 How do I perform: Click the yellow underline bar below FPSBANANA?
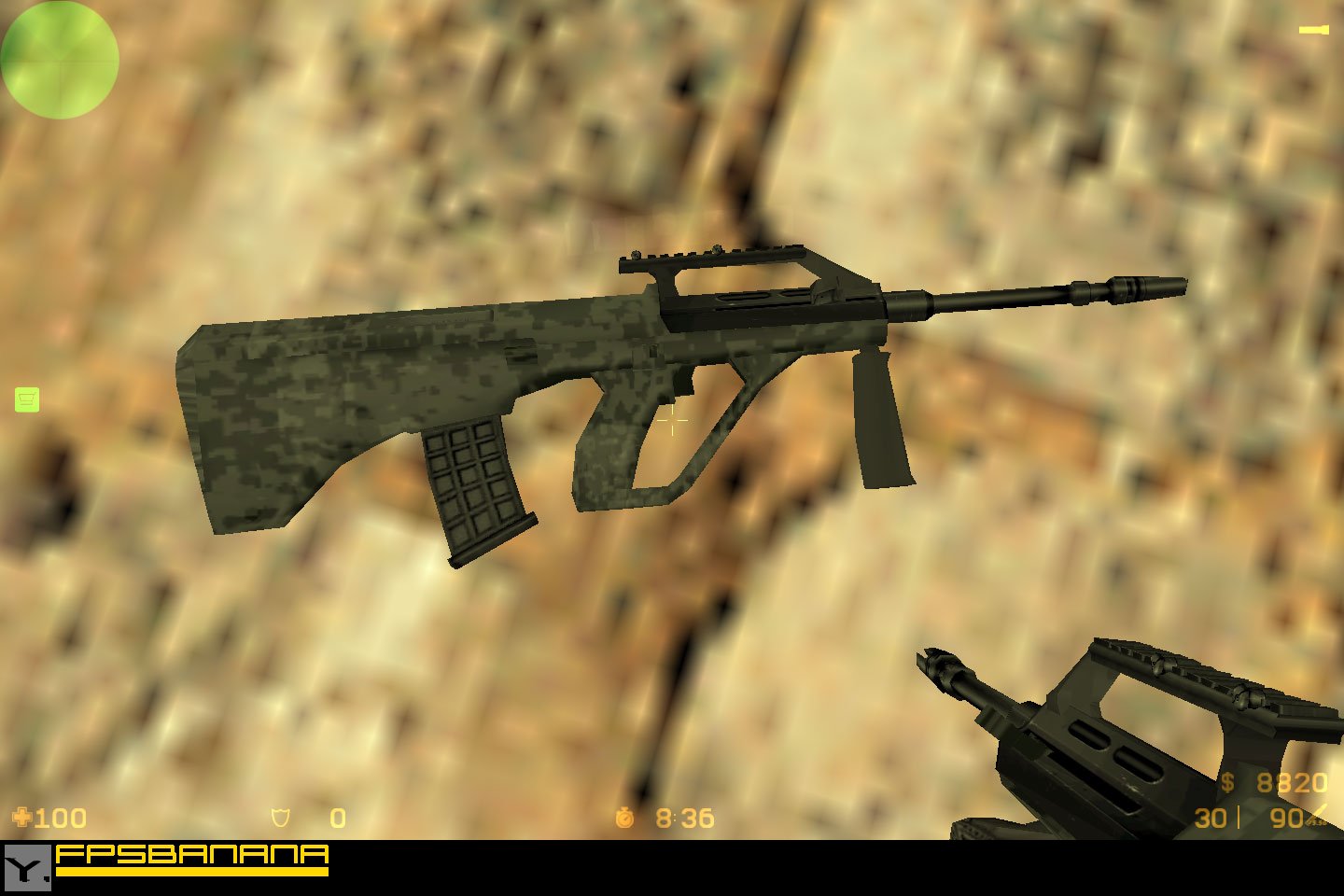[x=191, y=872]
